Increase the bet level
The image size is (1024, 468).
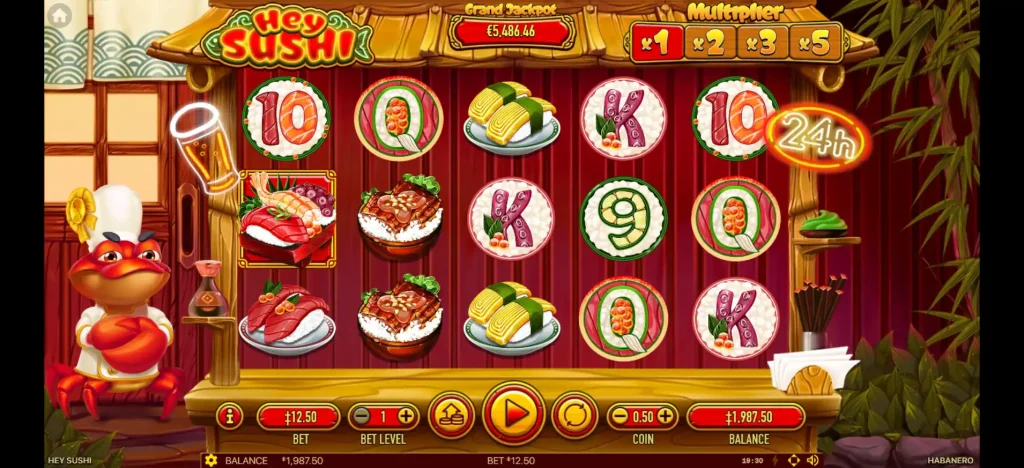(407, 416)
